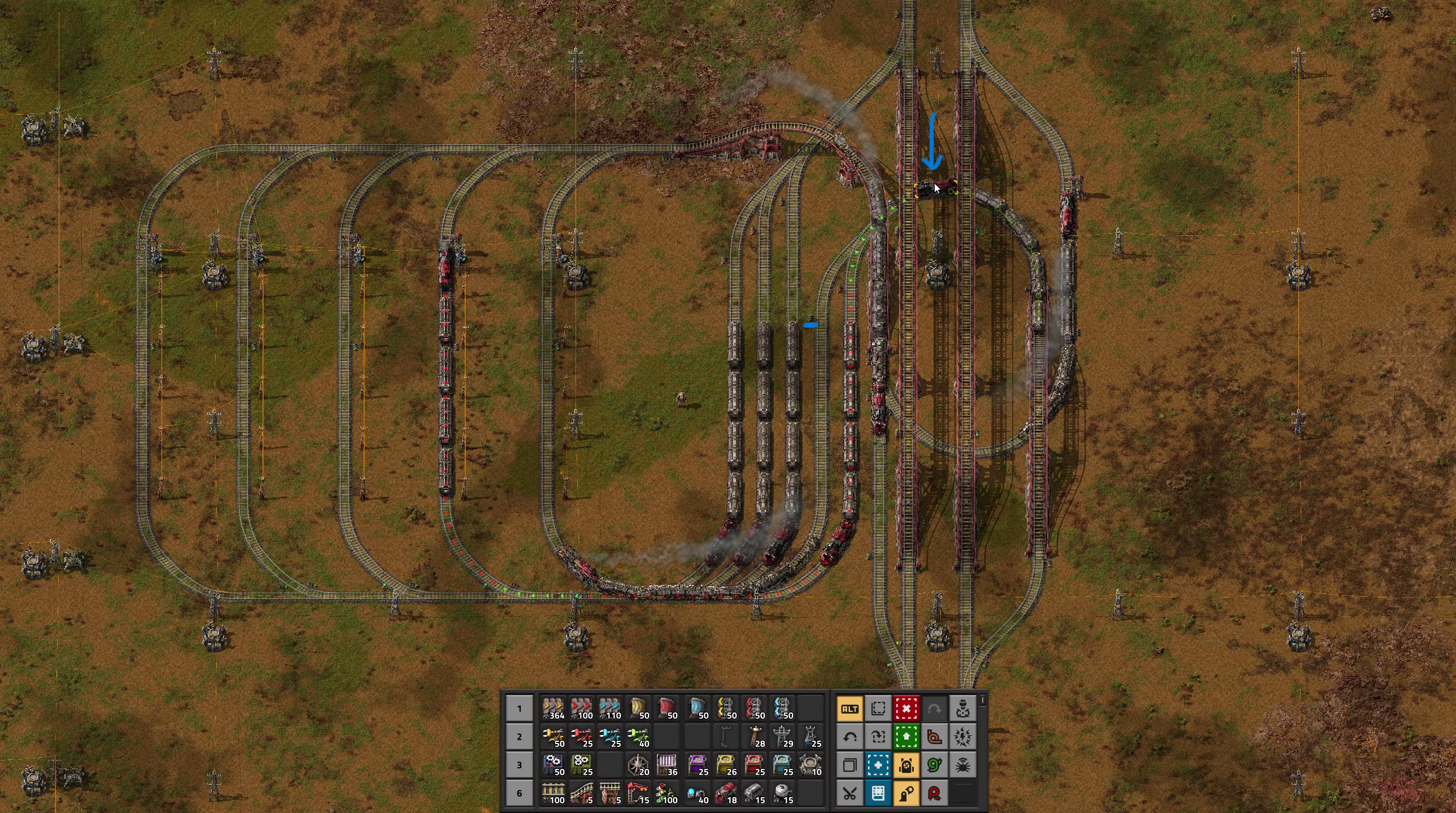Select the yellow transport belt slot
The width and height of the screenshot is (1456, 813).
tap(553, 709)
